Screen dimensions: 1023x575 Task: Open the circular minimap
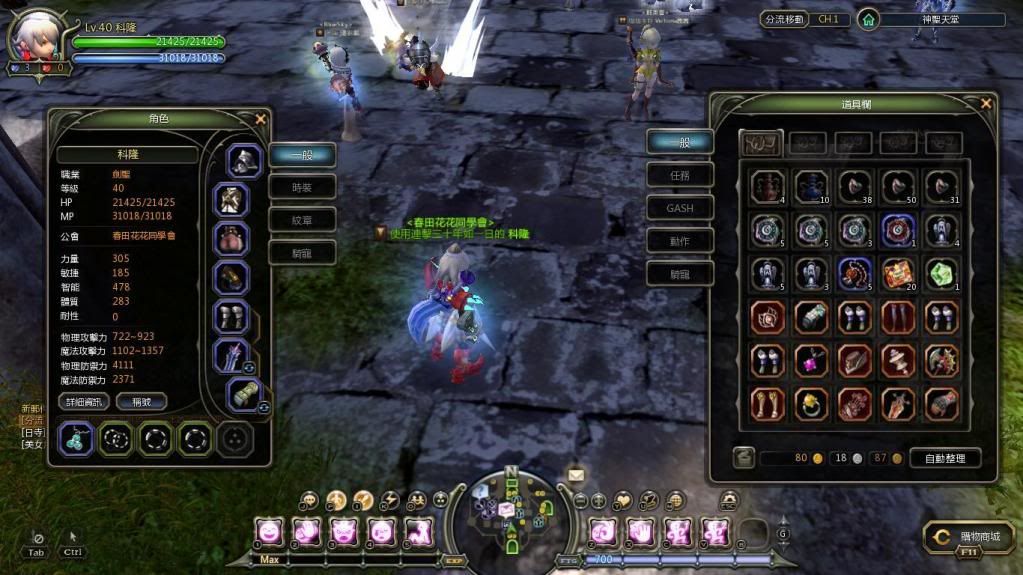coord(510,514)
